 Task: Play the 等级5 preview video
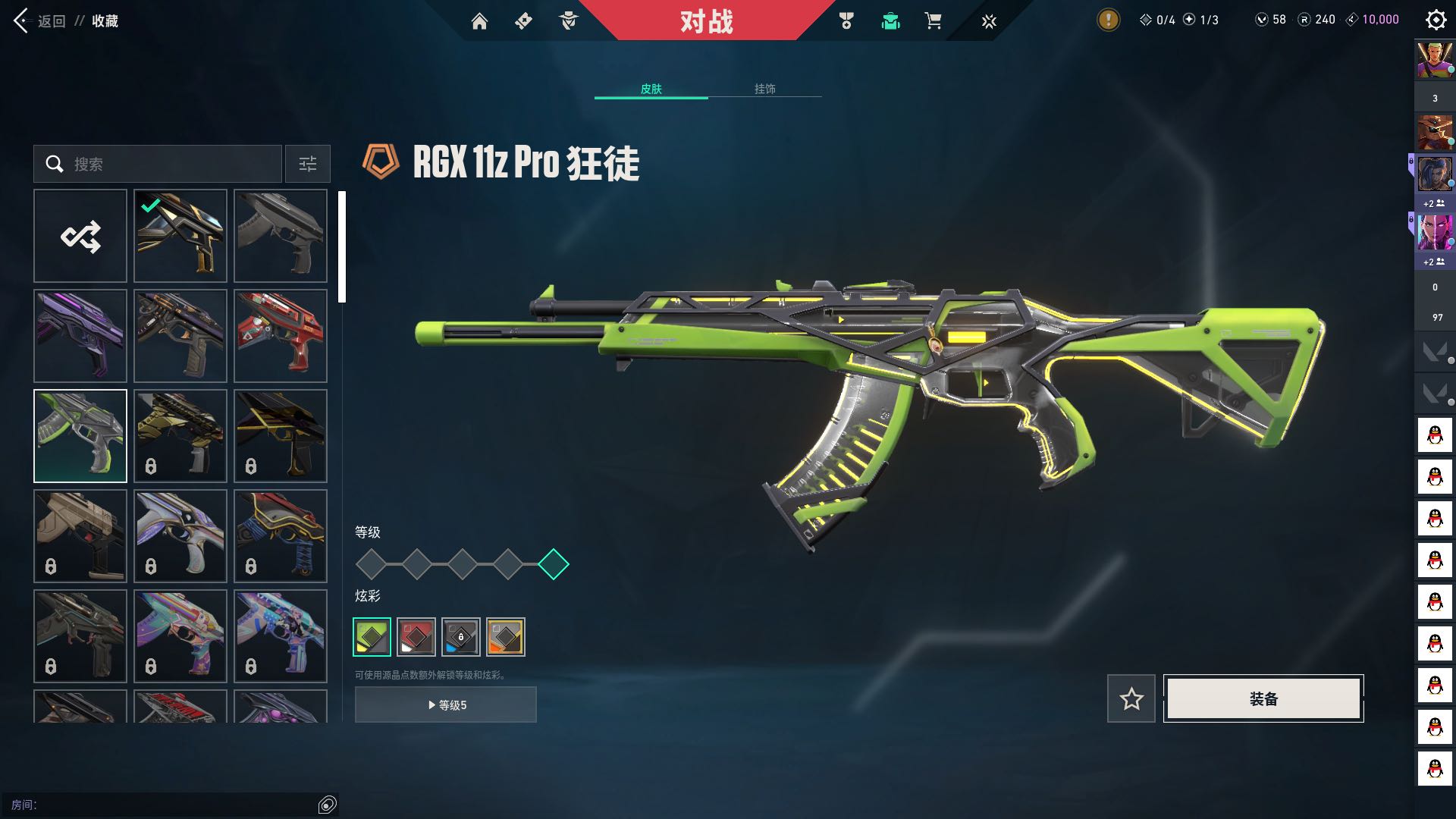click(446, 704)
